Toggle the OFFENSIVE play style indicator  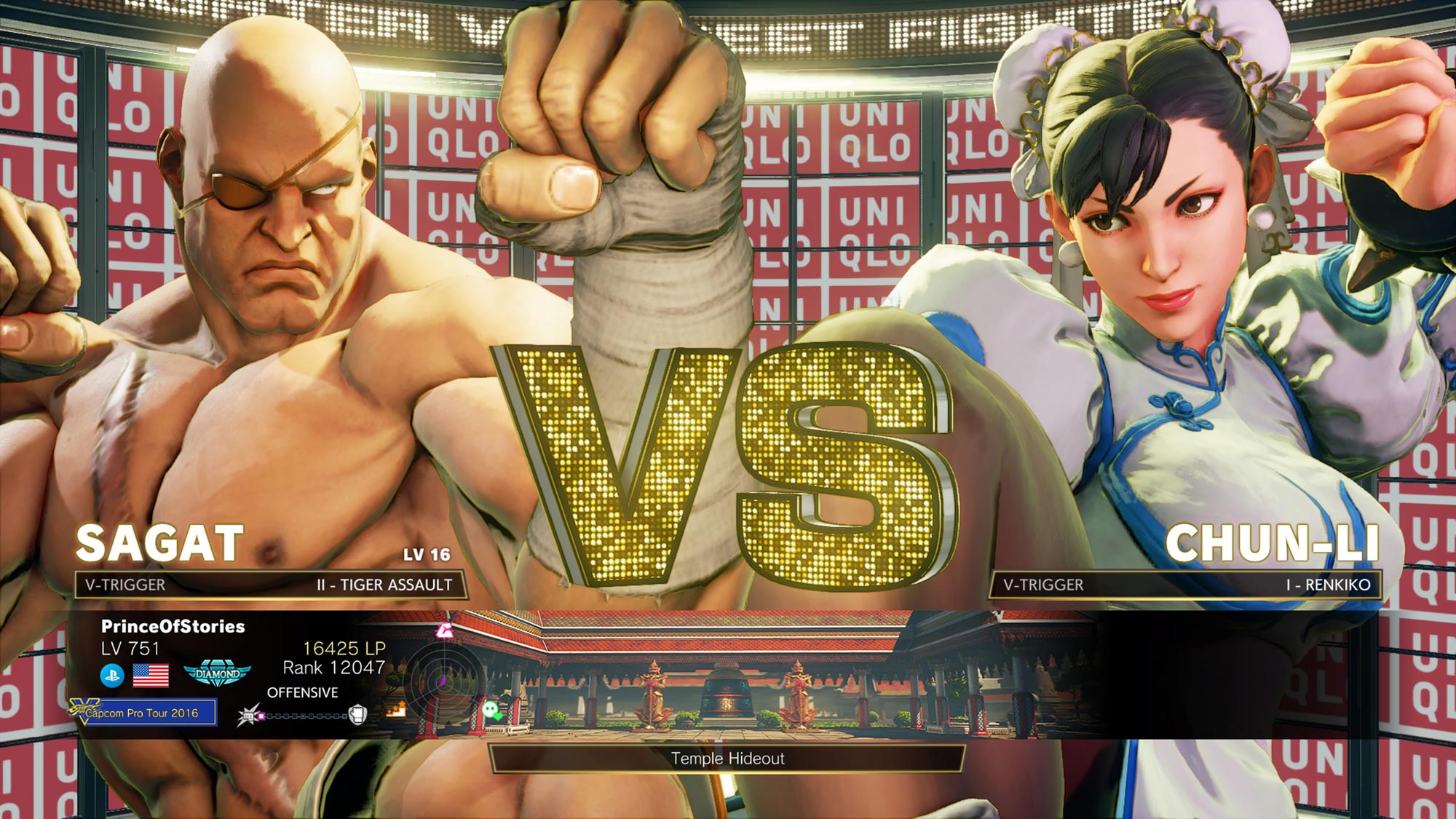coord(302,692)
